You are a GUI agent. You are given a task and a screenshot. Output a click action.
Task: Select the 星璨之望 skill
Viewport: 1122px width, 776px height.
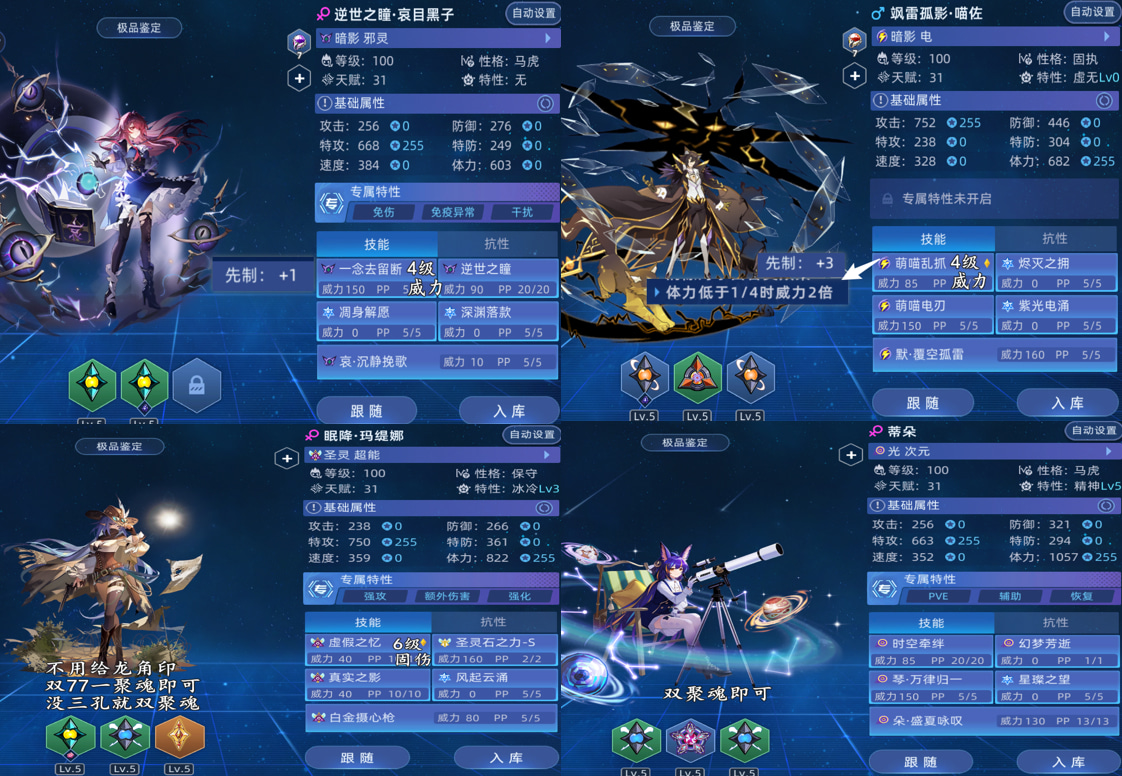pos(1056,687)
